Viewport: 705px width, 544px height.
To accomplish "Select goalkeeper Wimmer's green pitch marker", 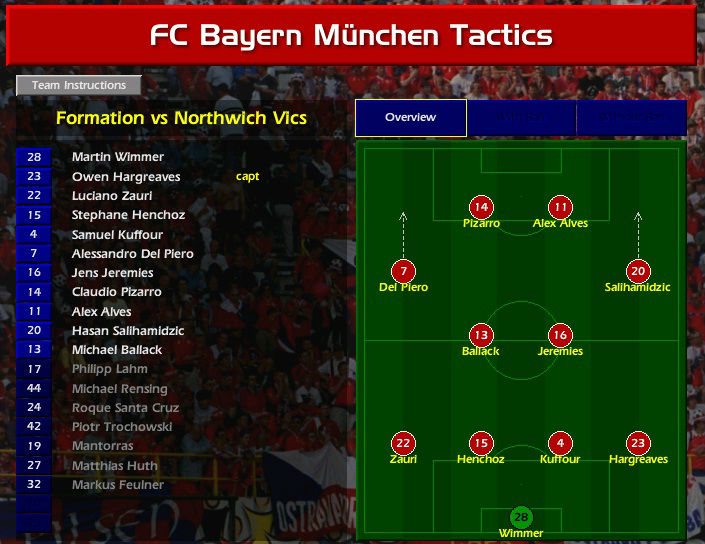I will [x=521, y=517].
